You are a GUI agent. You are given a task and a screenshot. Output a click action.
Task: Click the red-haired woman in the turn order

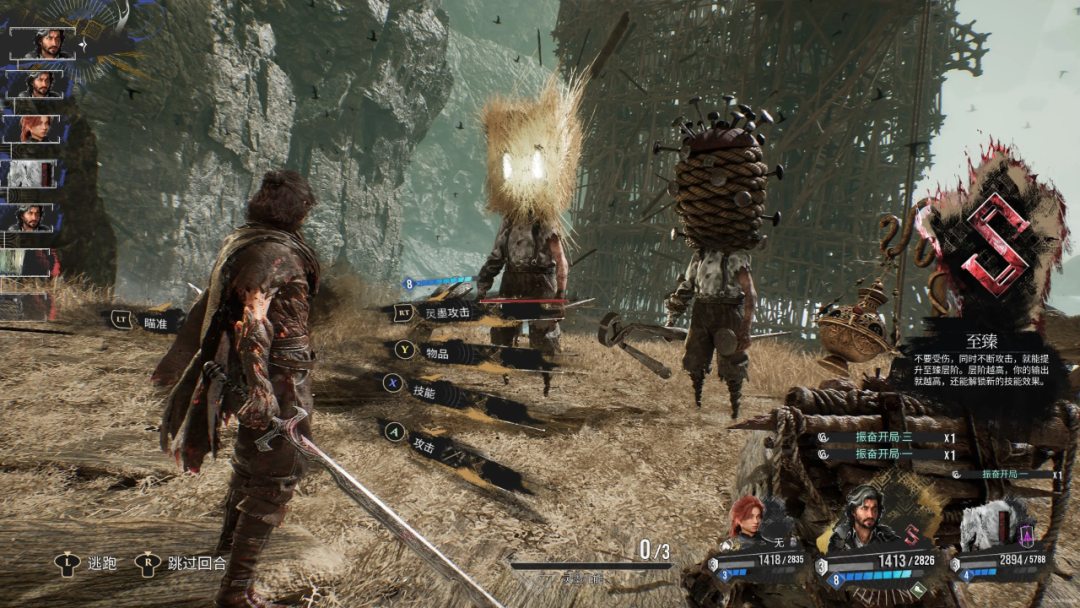(x=34, y=128)
